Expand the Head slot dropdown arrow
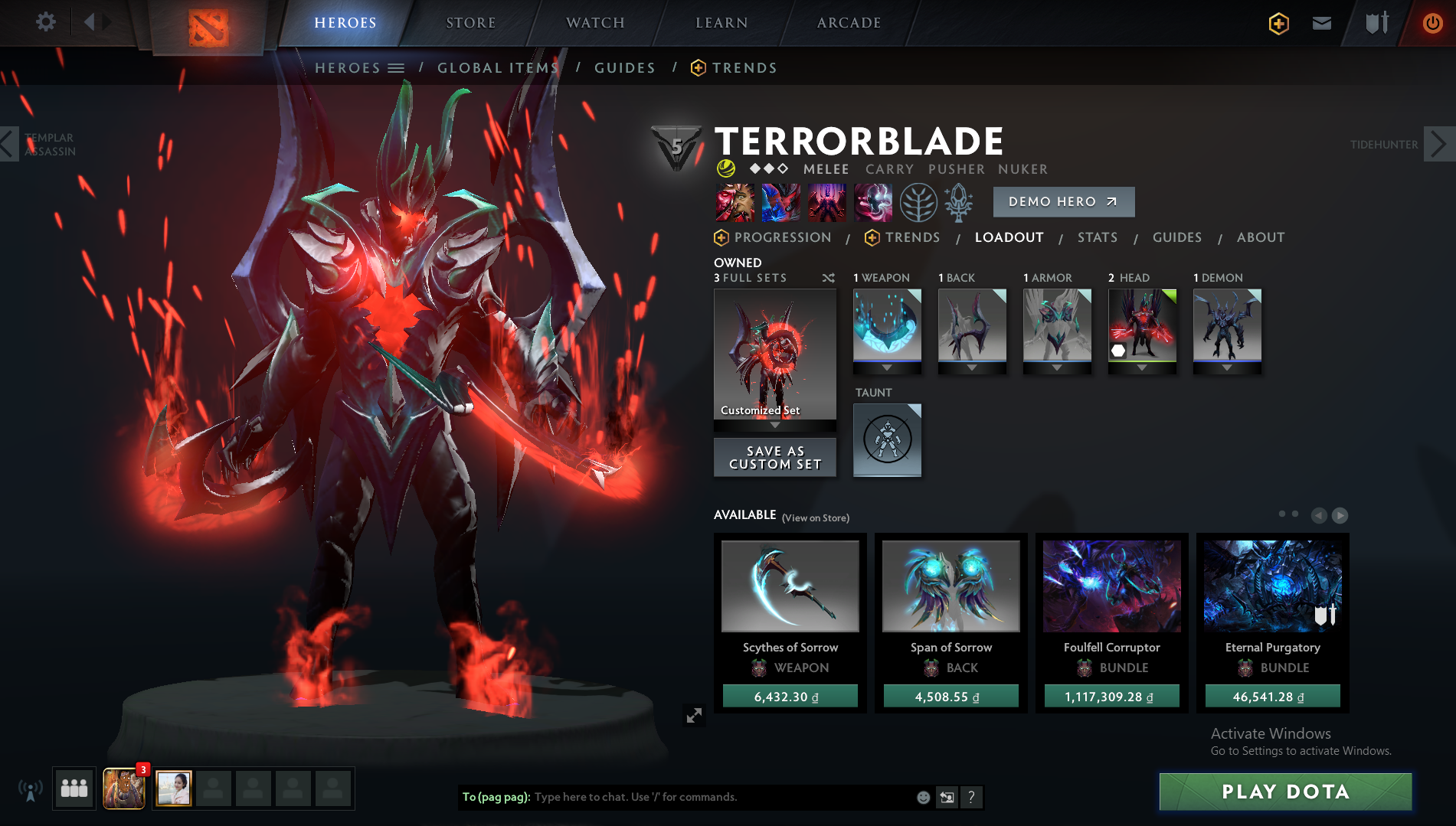This screenshot has height=826, width=1456. pyautogui.click(x=1142, y=366)
